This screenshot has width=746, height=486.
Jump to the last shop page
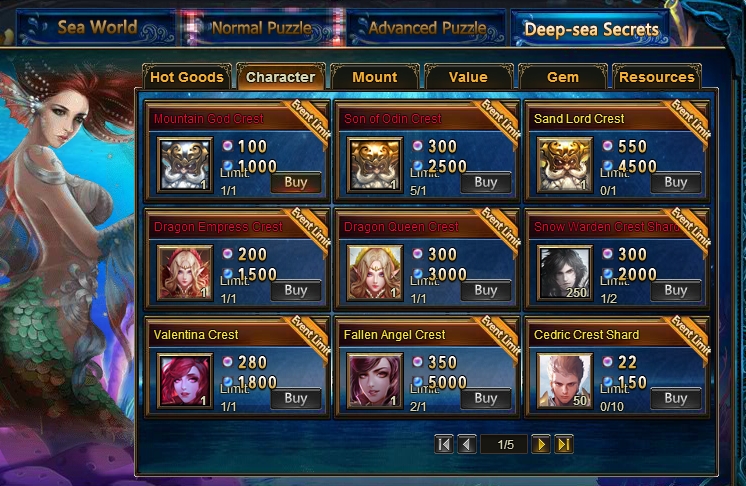click(564, 445)
